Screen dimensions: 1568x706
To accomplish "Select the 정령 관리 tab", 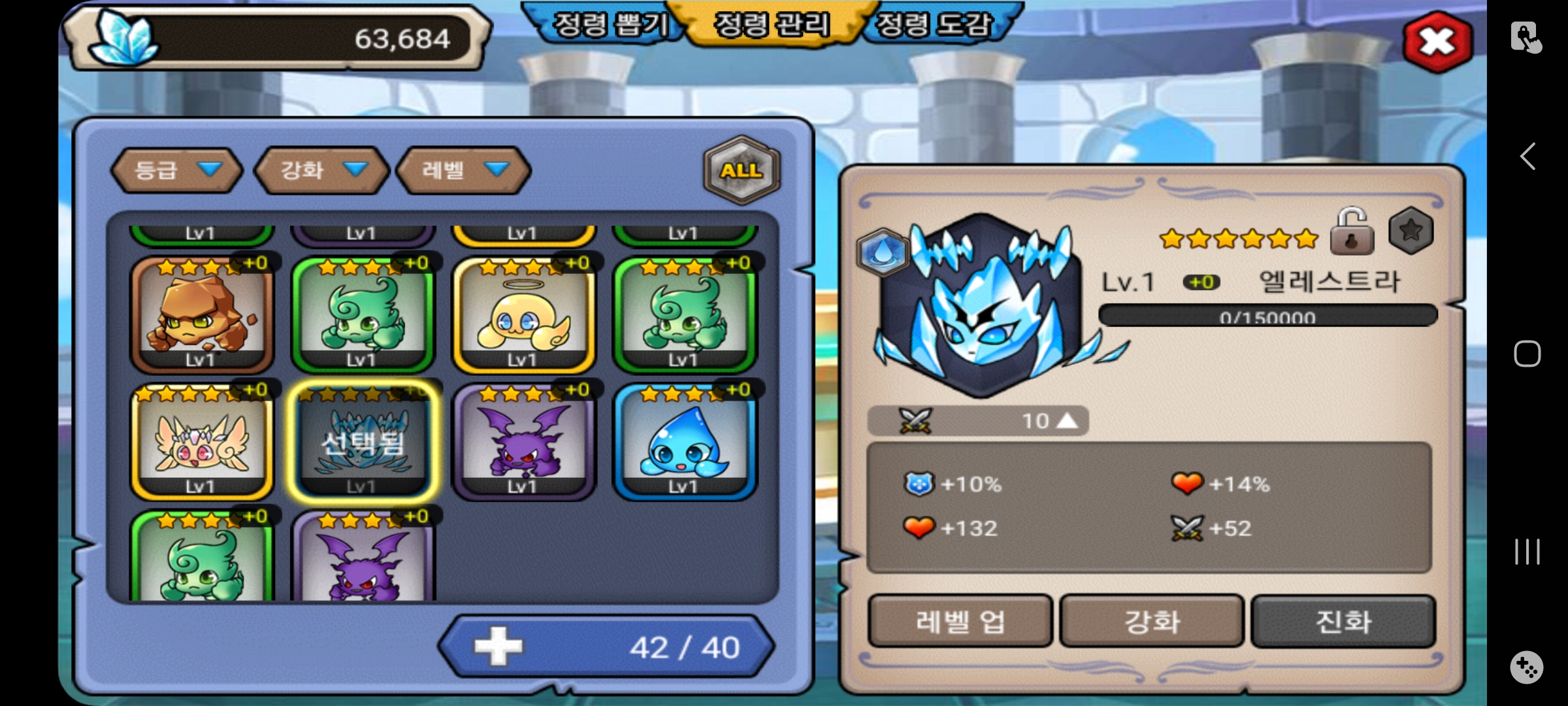I will (x=772, y=25).
